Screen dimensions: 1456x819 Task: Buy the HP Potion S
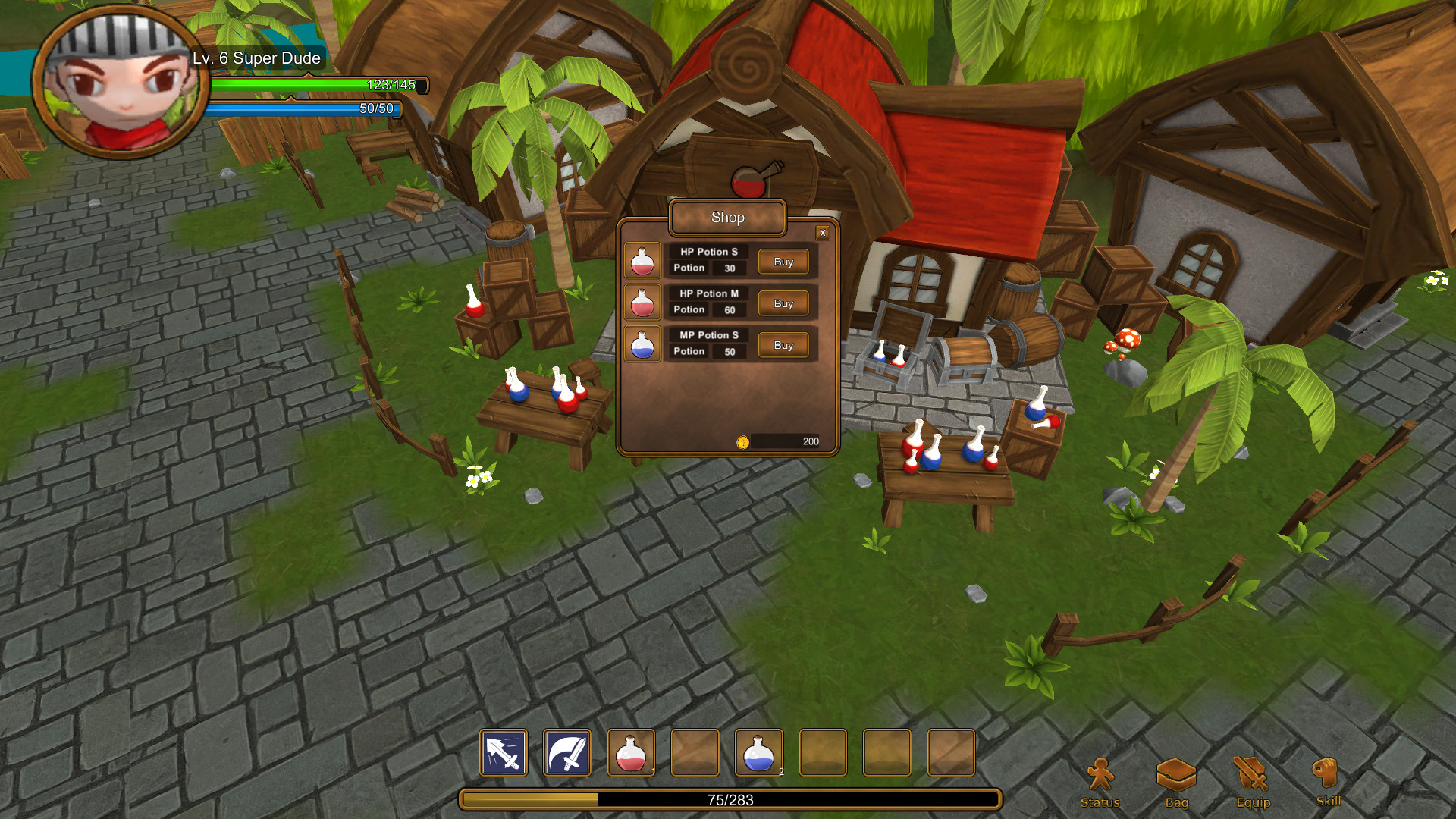point(783,262)
